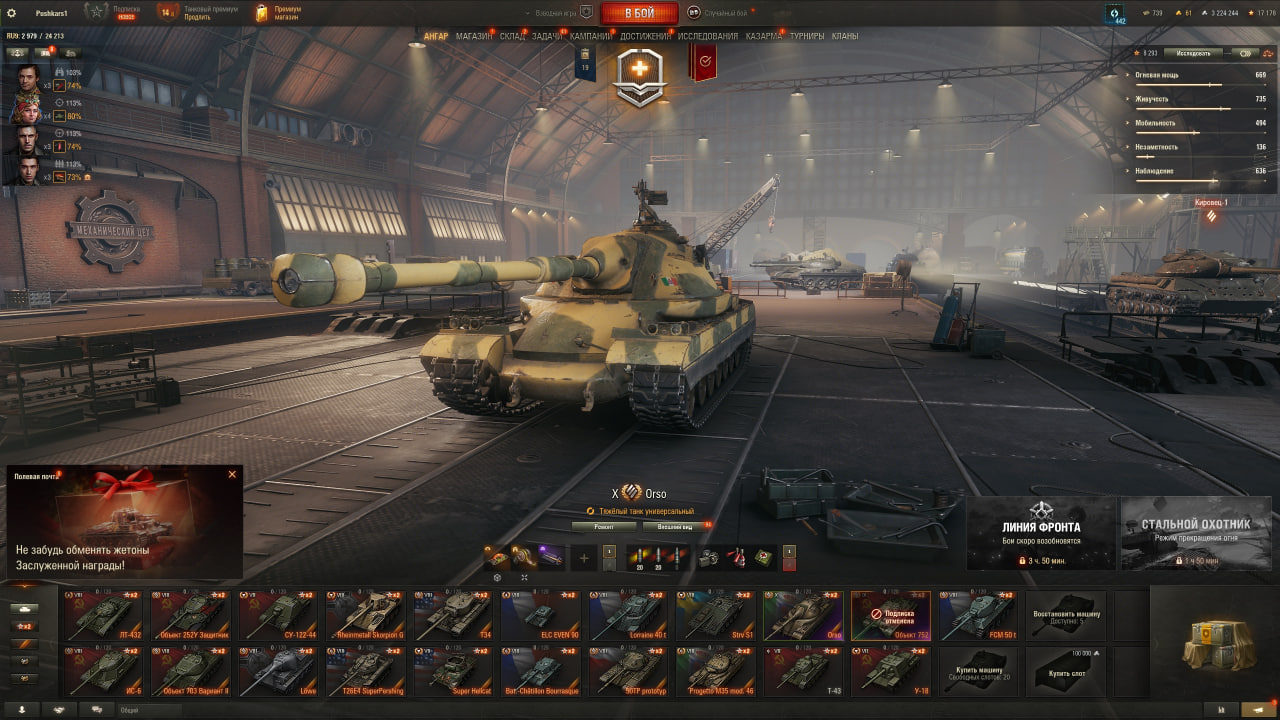Open the КЛАНЫ clans tab
The height and width of the screenshot is (720, 1280).
(845, 36)
